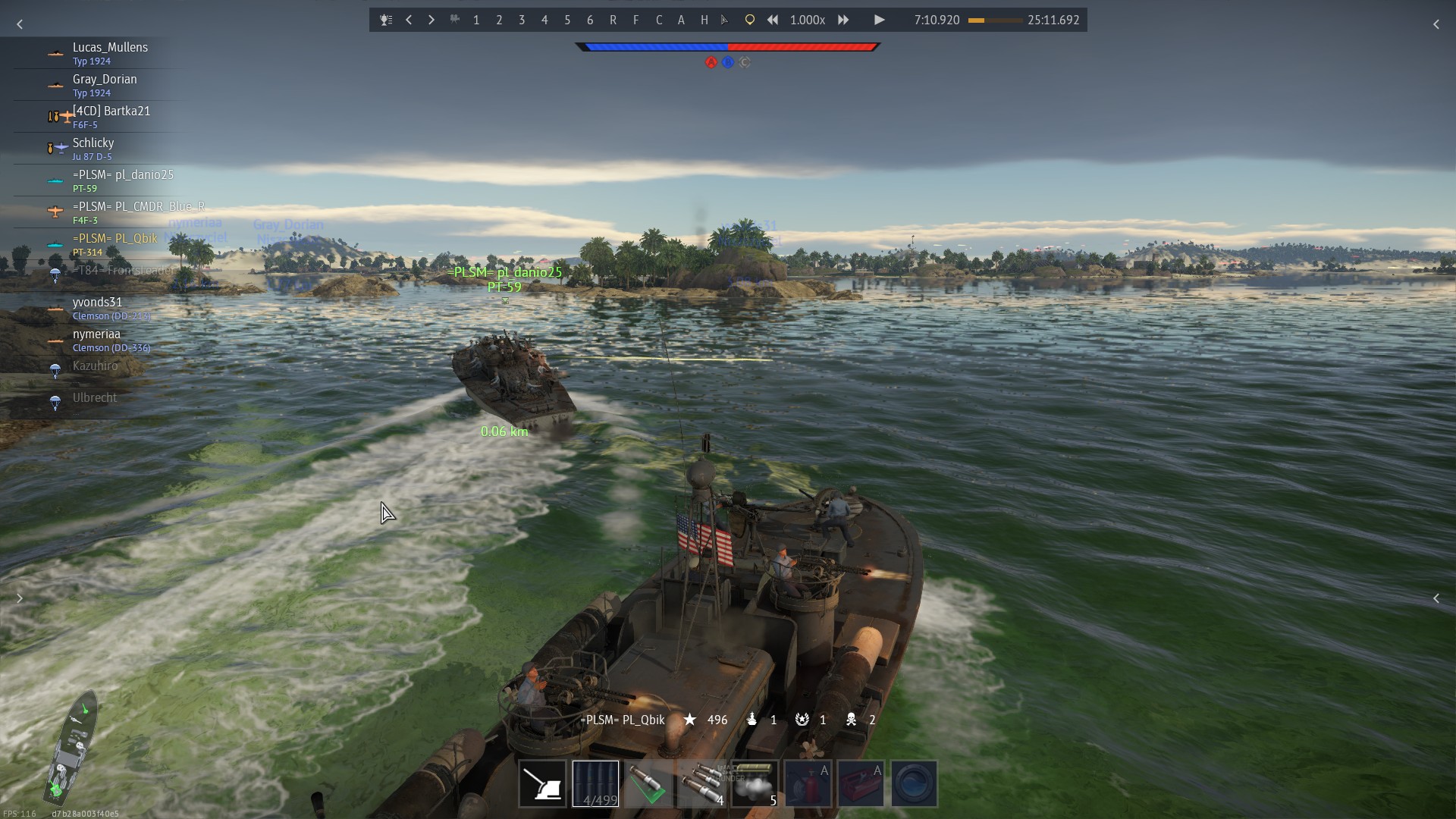The height and width of the screenshot is (819, 1456).
Task: Open the trophy scoreboard icon
Action: (x=386, y=20)
